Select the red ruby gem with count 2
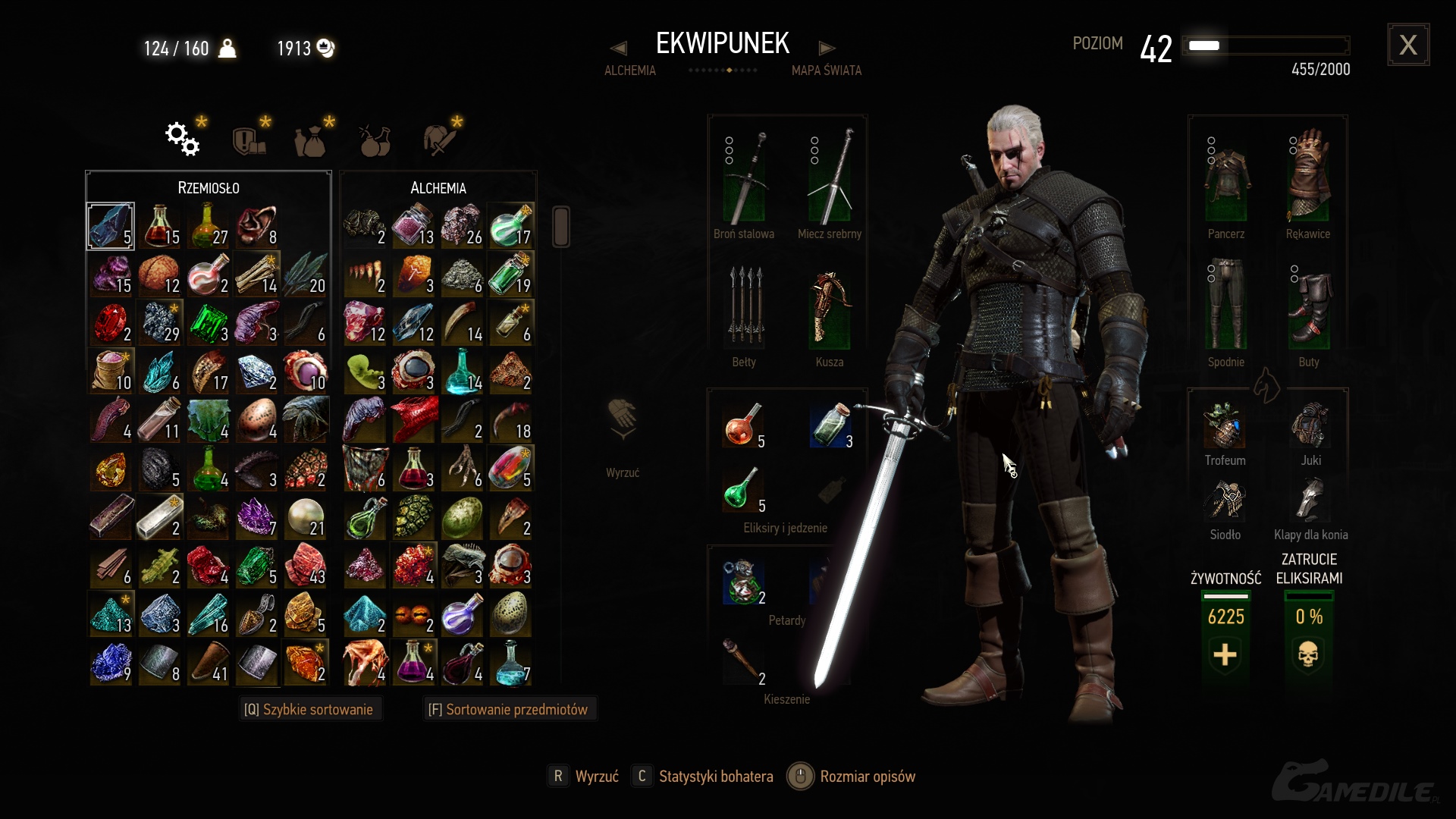1456x819 pixels. (111, 324)
